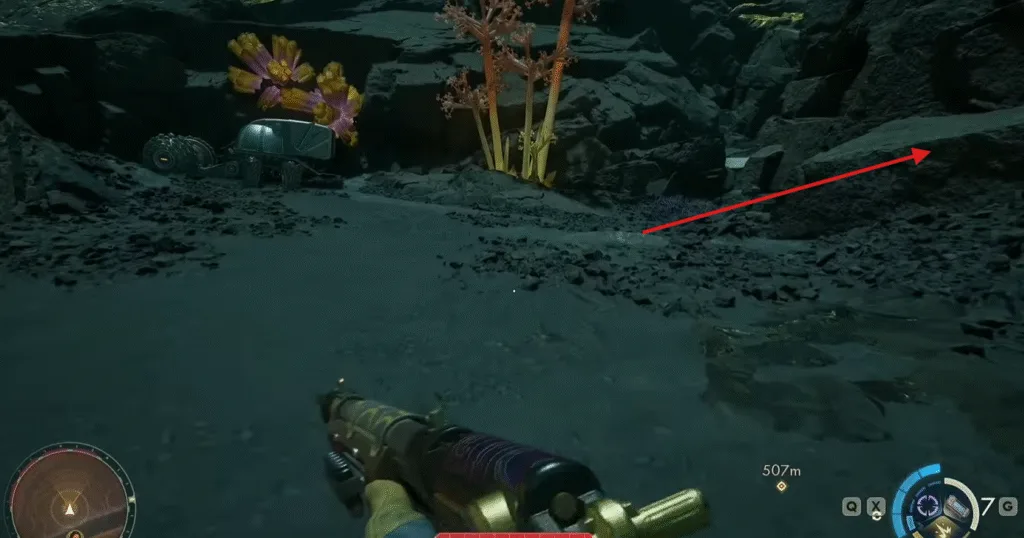Select the grey canister throwable item

pyautogui.click(x=957, y=505)
